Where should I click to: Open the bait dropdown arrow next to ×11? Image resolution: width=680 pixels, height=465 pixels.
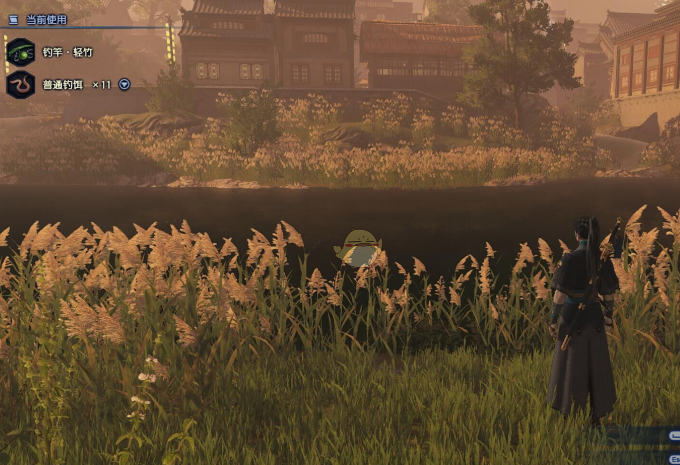point(124,84)
